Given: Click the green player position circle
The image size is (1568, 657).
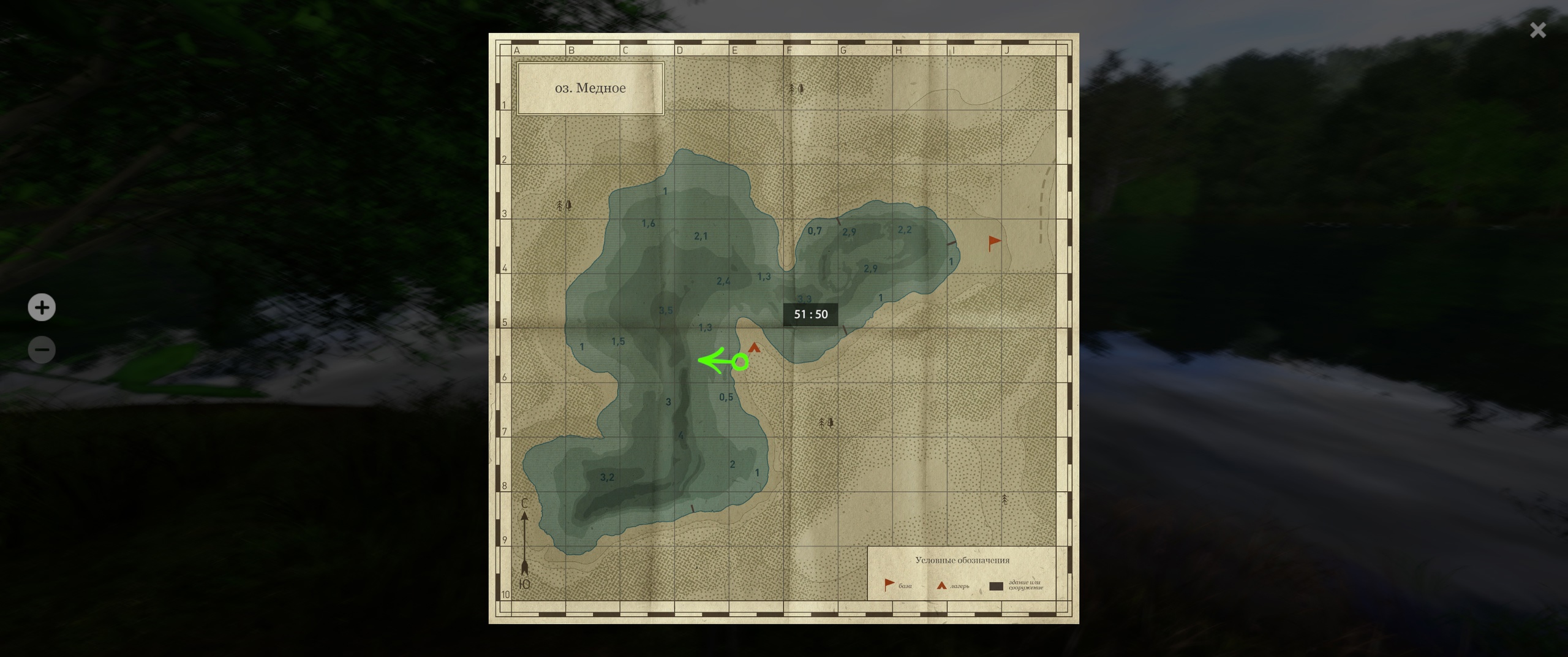Looking at the screenshot, I should coord(741,362).
